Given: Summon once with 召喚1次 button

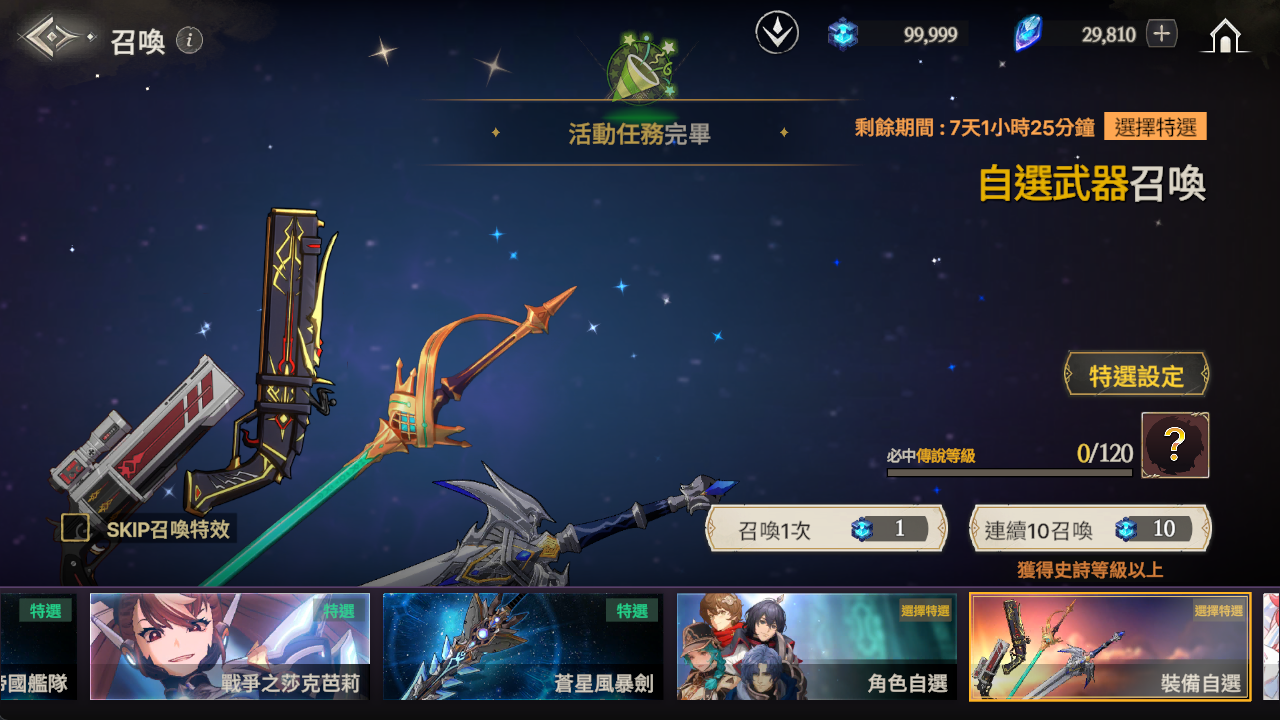Looking at the screenshot, I should point(826,530).
